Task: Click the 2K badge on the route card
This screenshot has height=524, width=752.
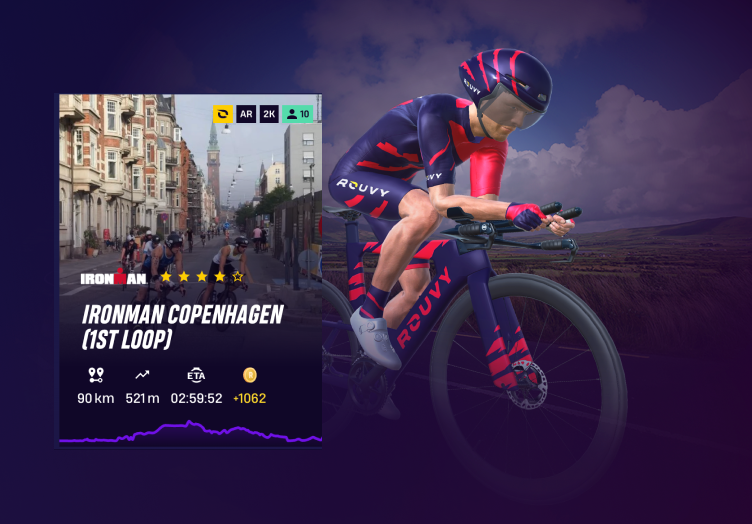Action: (x=269, y=114)
